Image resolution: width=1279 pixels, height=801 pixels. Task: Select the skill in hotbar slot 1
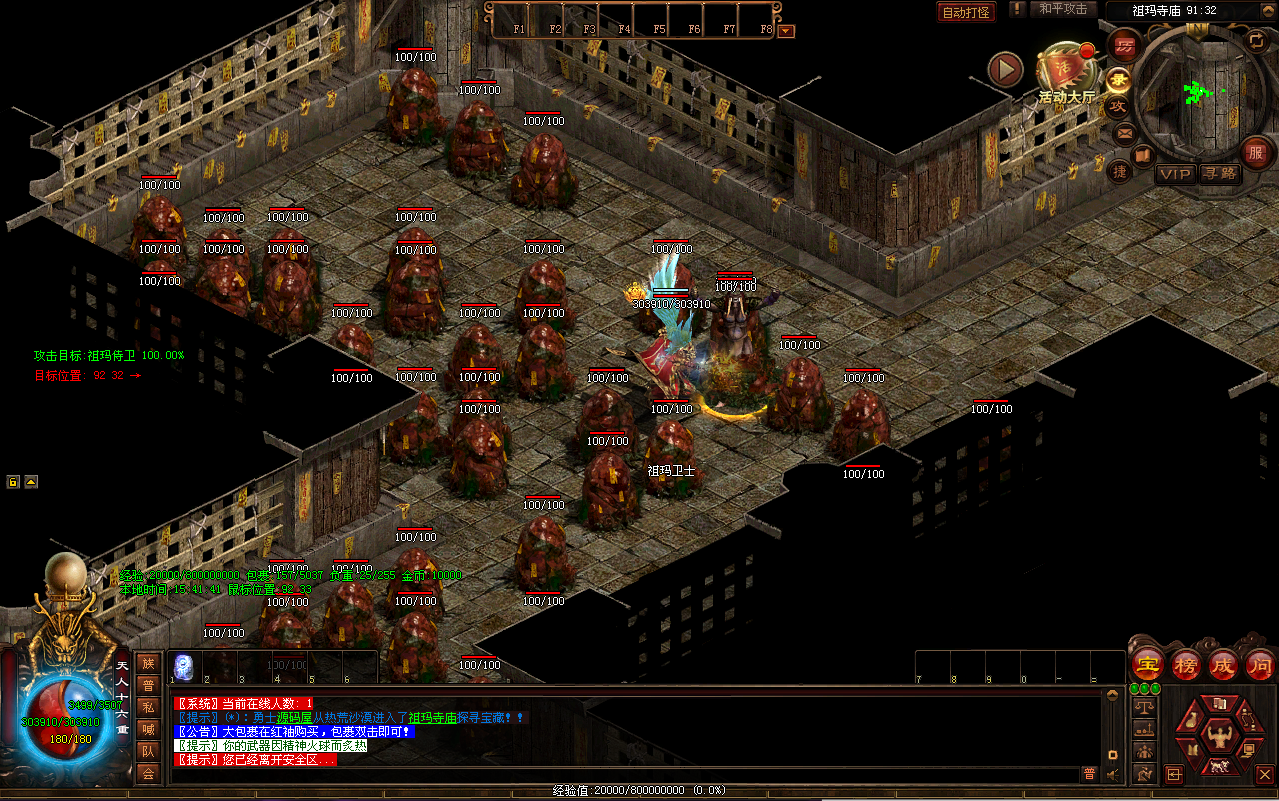[184, 667]
